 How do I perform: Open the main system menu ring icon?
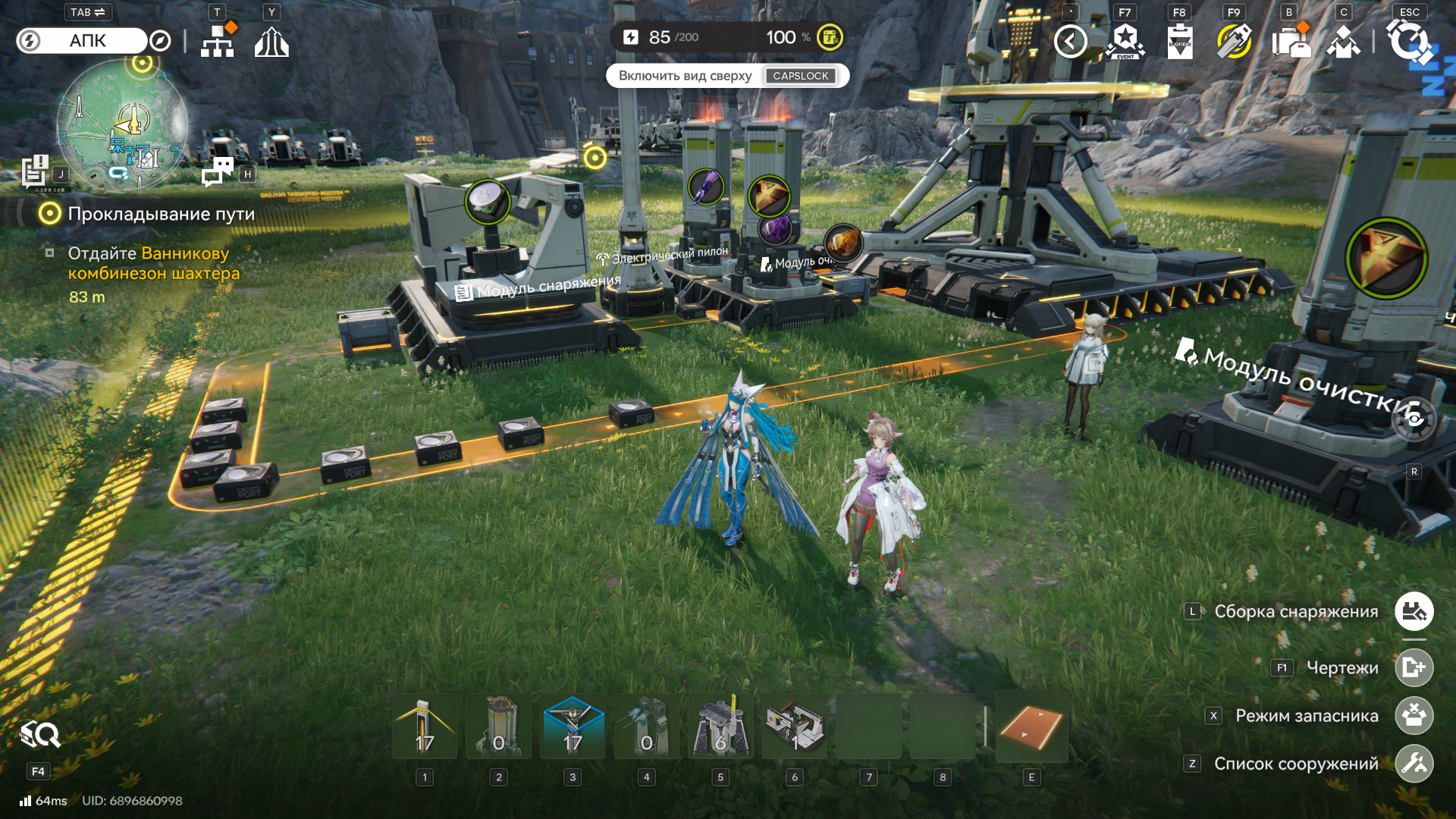(1409, 41)
